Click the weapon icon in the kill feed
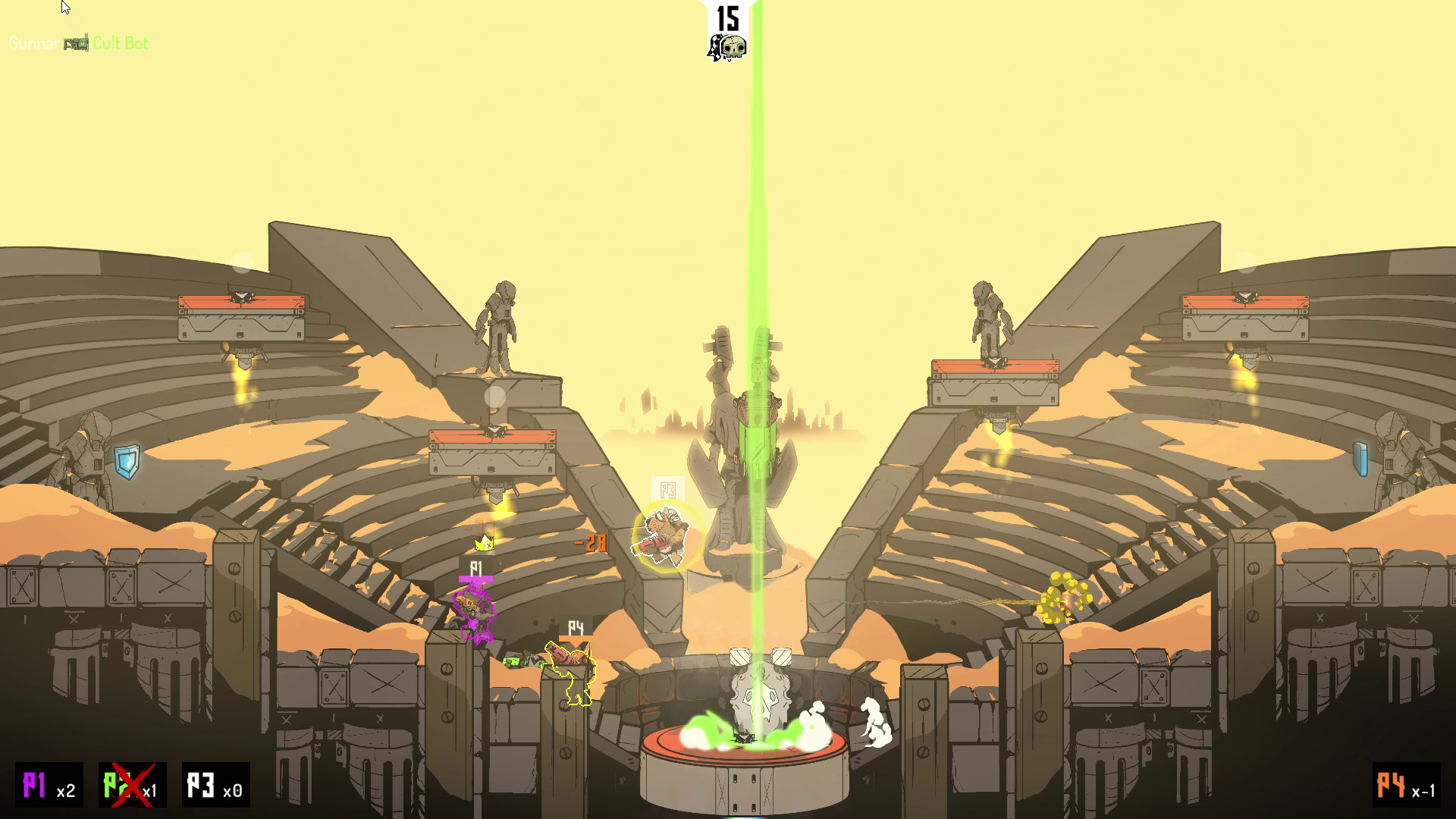 pos(77,43)
